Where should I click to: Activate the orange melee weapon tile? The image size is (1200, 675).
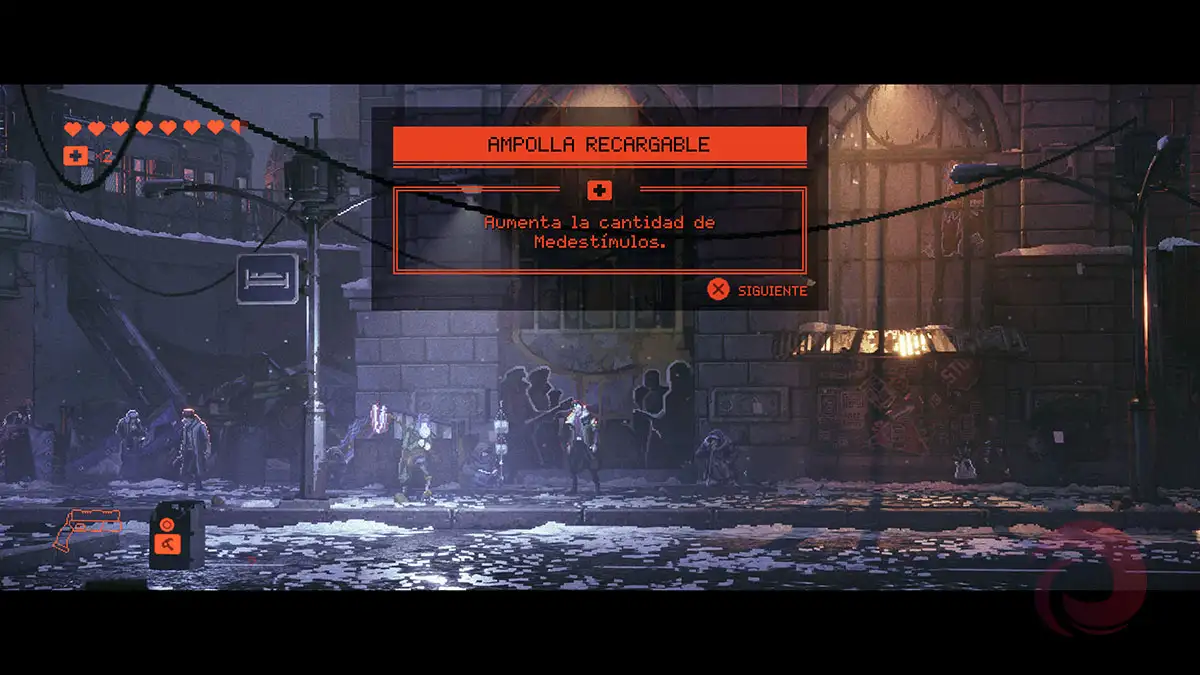click(166, 544)
